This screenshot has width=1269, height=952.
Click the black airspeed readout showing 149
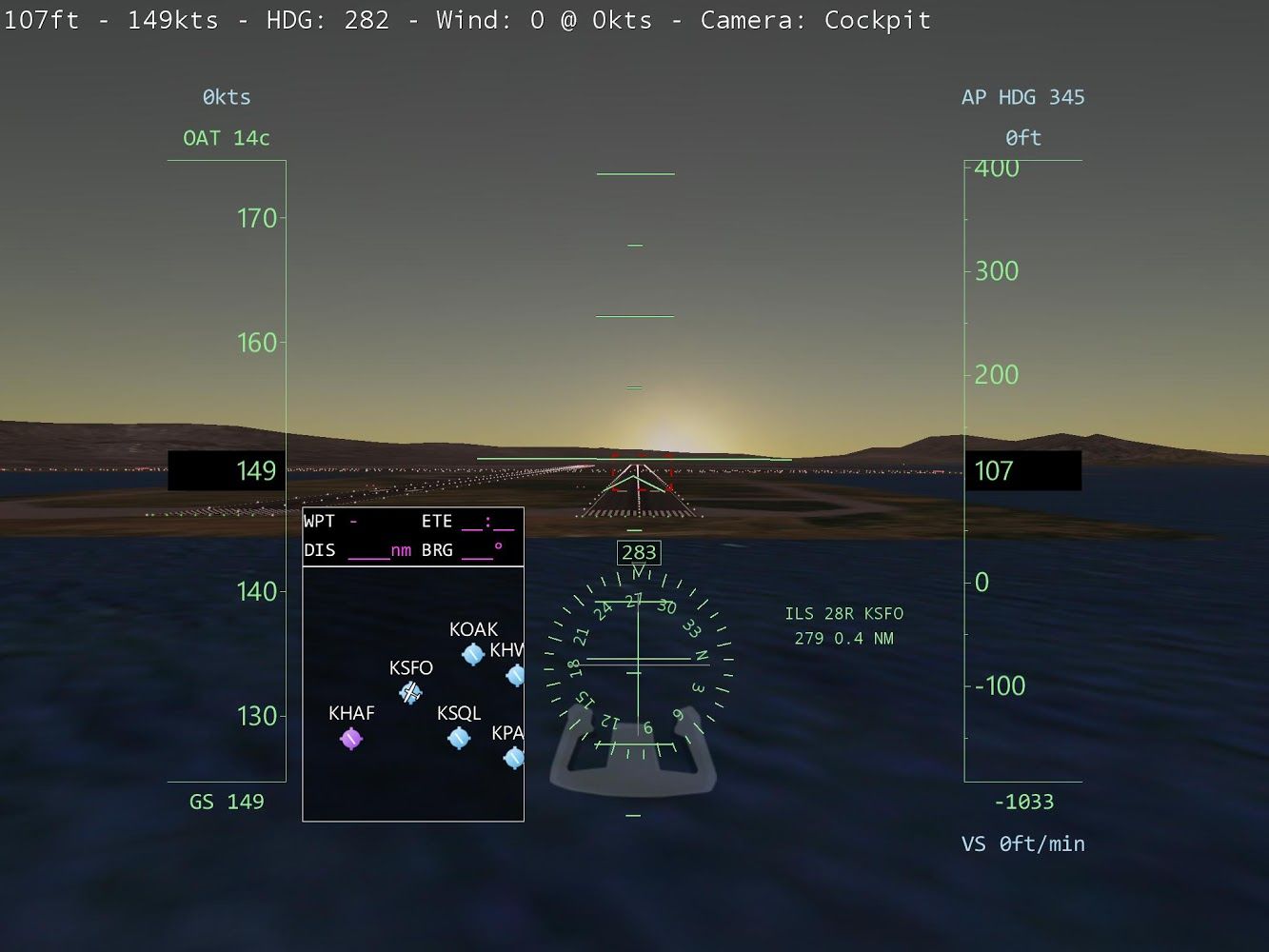click(x=226, y=469)
